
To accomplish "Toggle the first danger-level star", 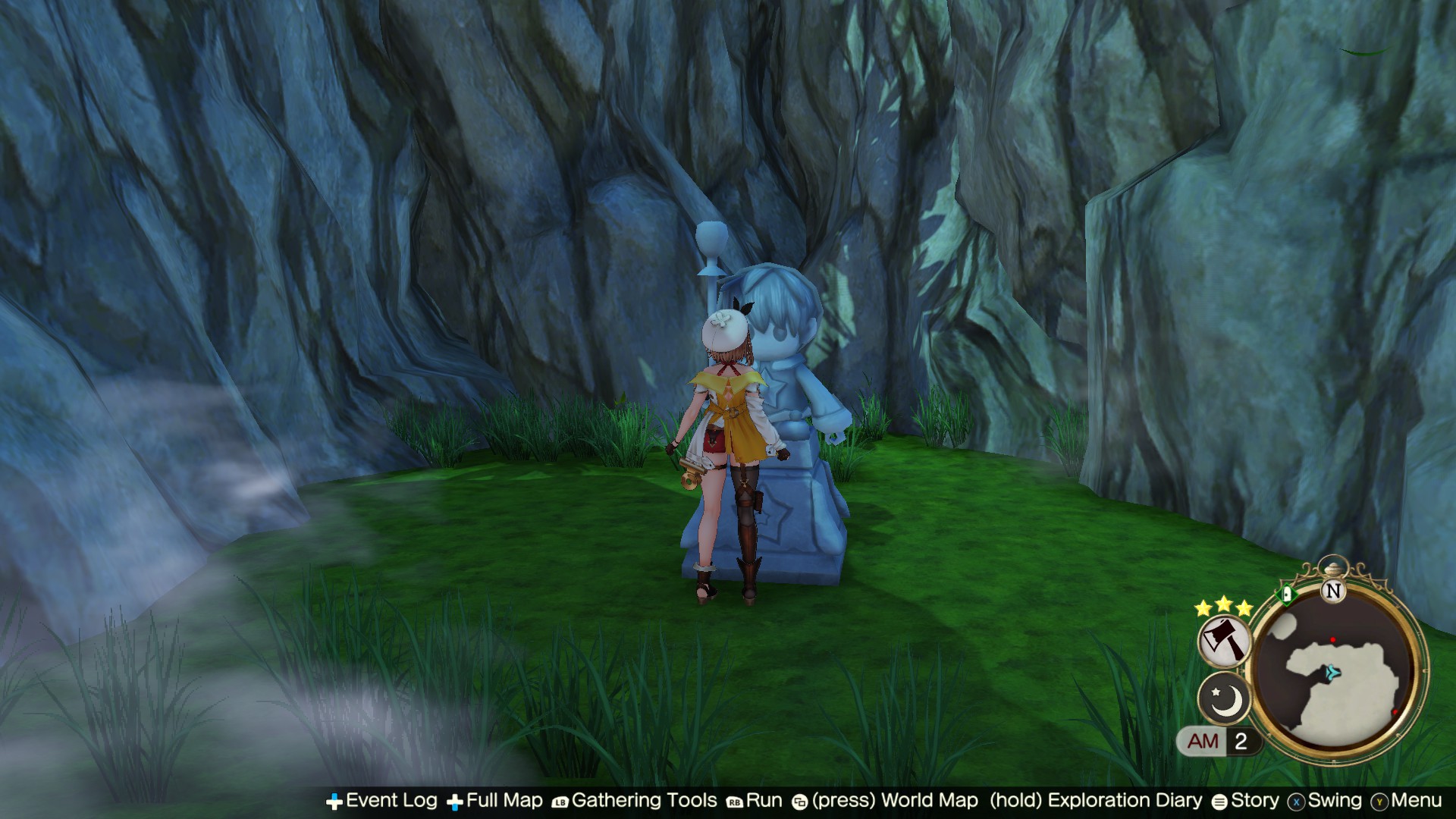I will coord(1202,609).
